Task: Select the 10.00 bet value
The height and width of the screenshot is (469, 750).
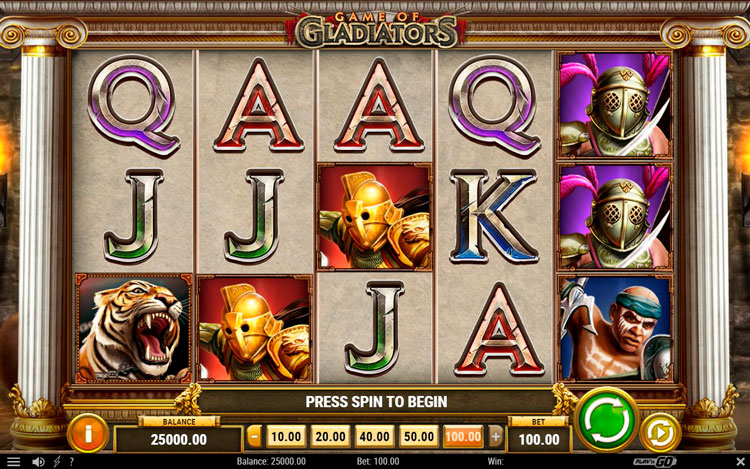Action: [286, 436]
